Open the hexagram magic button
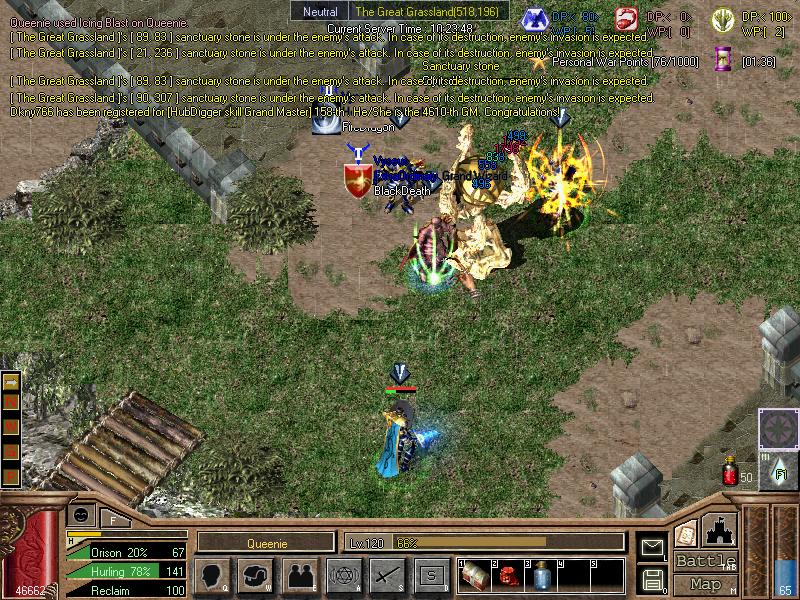The width and height of the screenshot is (800, 600). tap(343, 576)
